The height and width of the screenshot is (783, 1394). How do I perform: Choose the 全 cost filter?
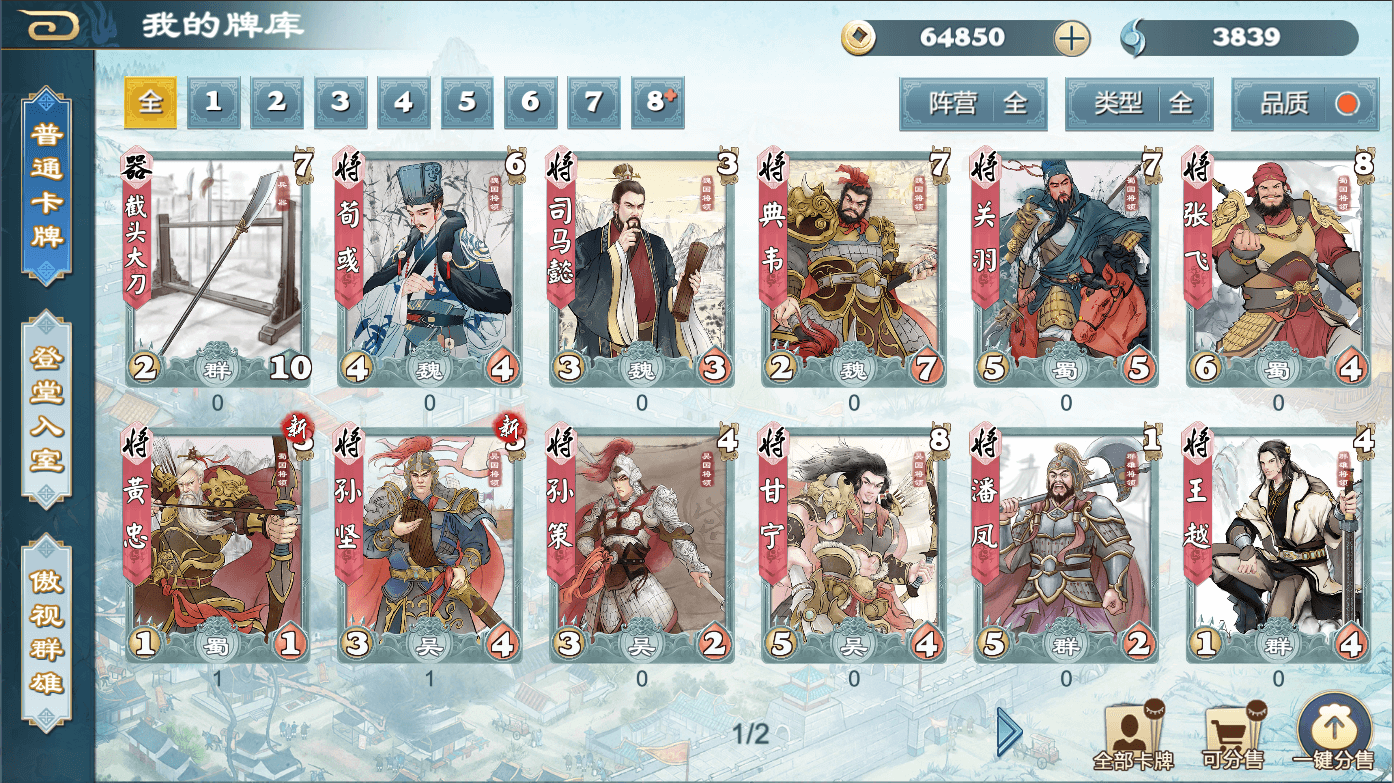pyautogui.click(x=150, y=102)
